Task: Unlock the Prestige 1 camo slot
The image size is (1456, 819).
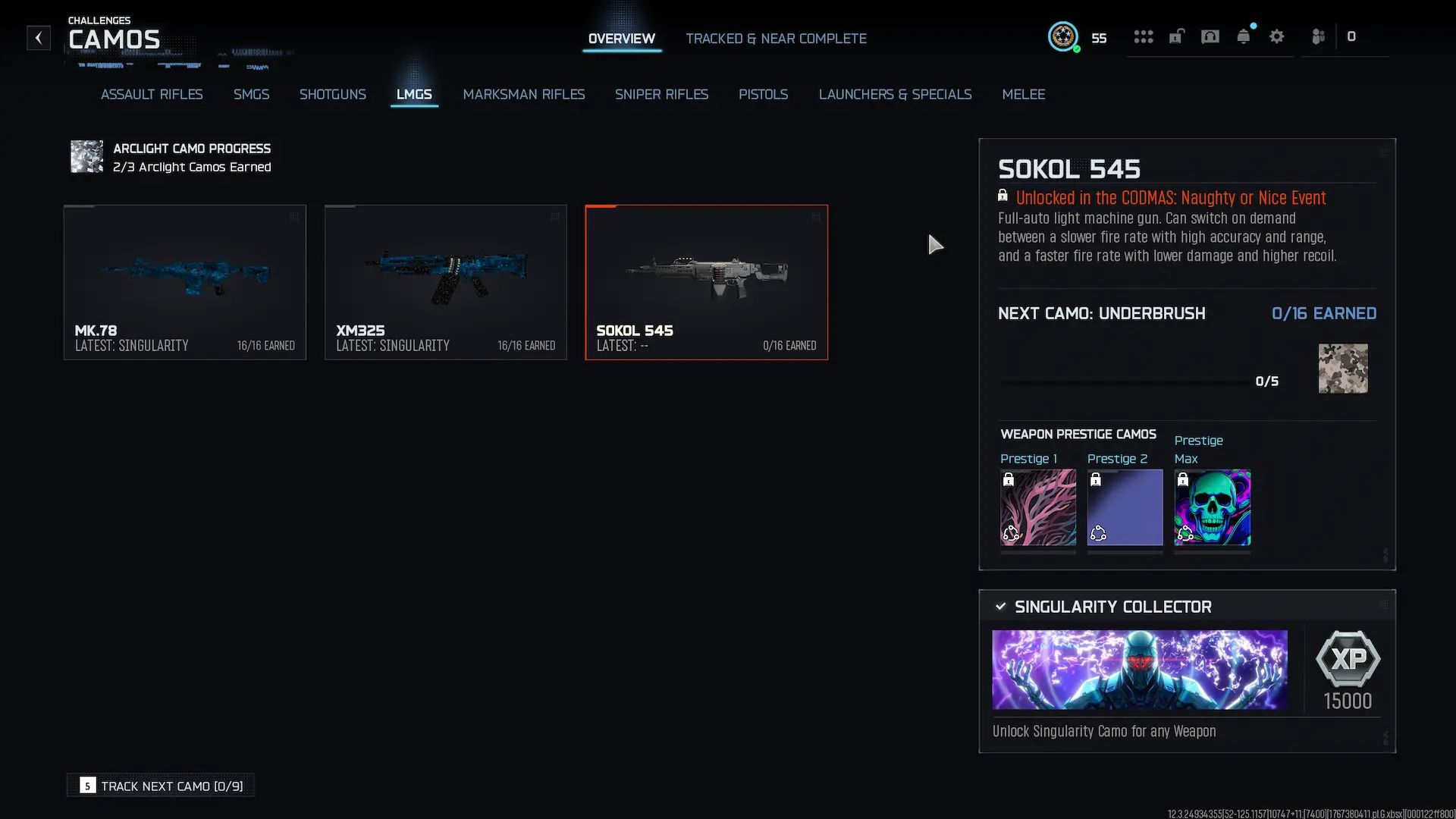Action: point(1037,507)
